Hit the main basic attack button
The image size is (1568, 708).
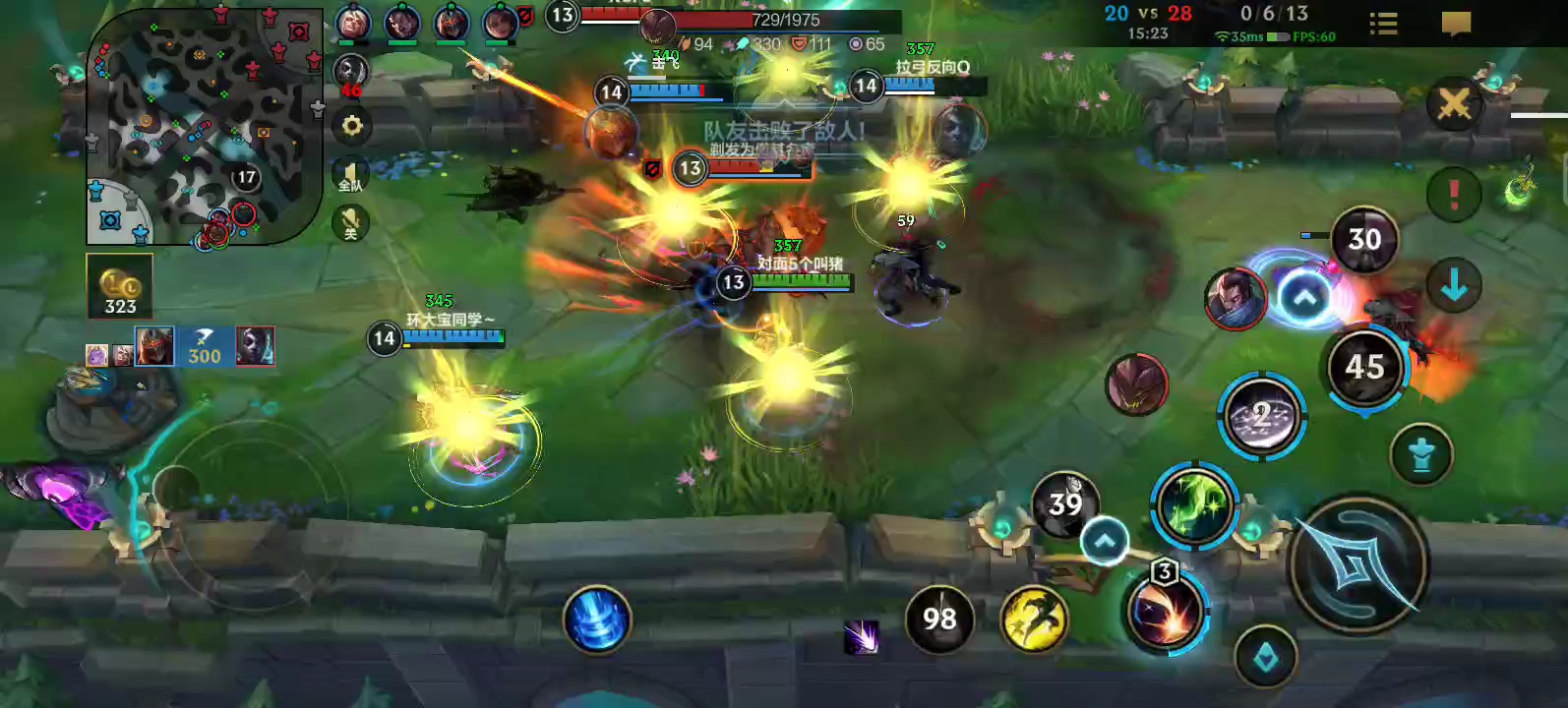click(1357, 564)
